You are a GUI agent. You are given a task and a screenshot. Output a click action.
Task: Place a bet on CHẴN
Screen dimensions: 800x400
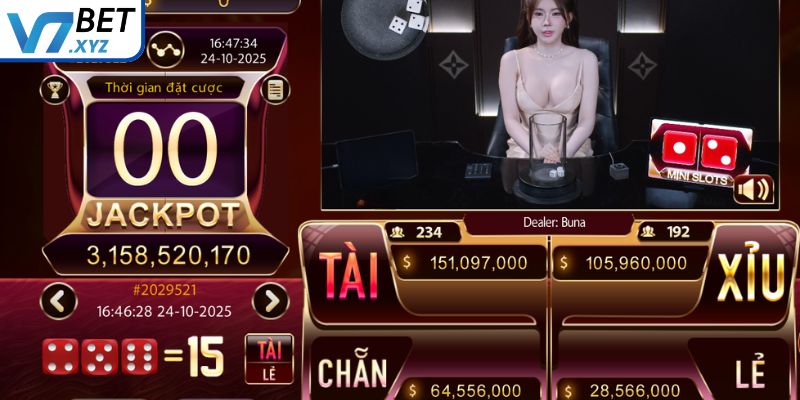(x=352, y=372)
